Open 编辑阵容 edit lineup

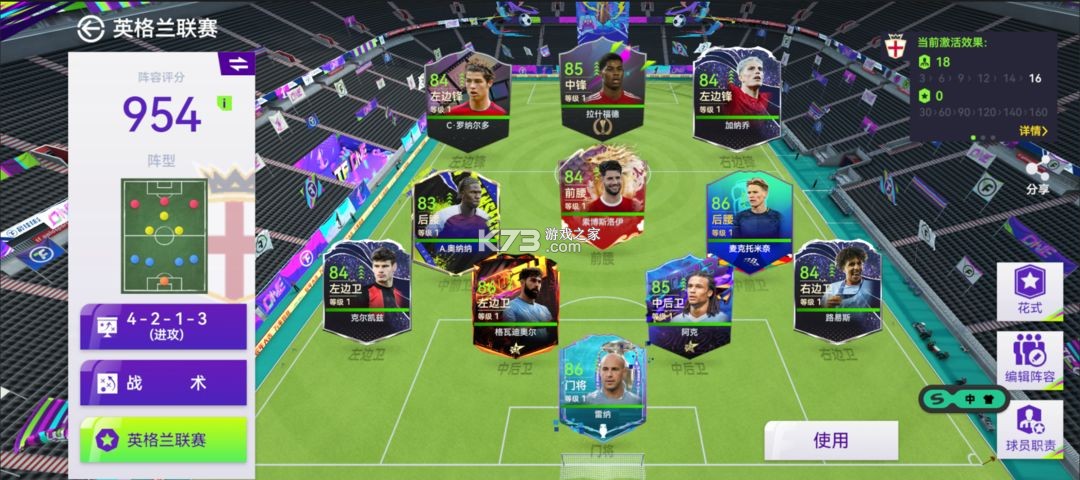point(1029,357)
